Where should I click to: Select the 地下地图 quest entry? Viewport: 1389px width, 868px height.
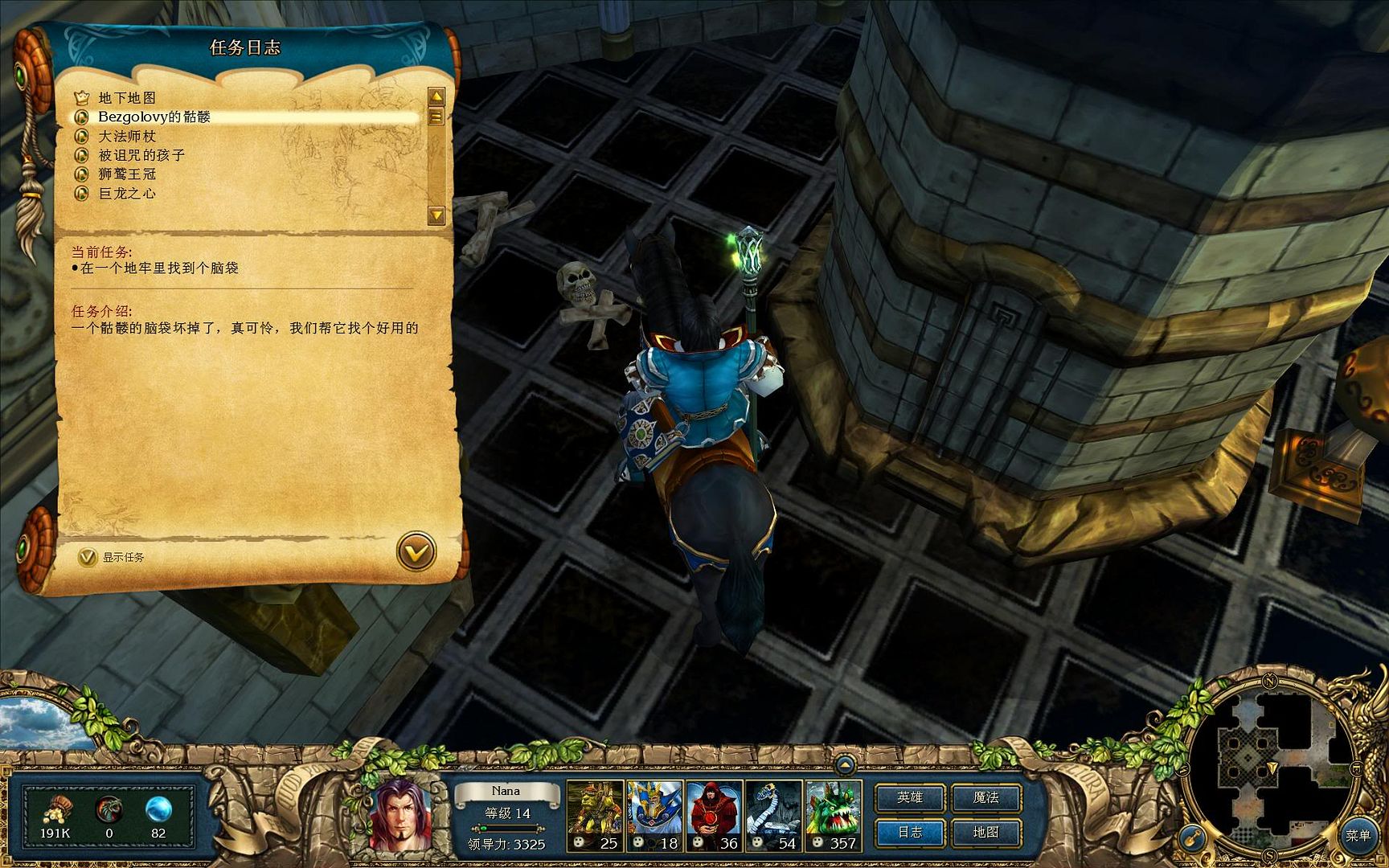(x=127, y=98)
